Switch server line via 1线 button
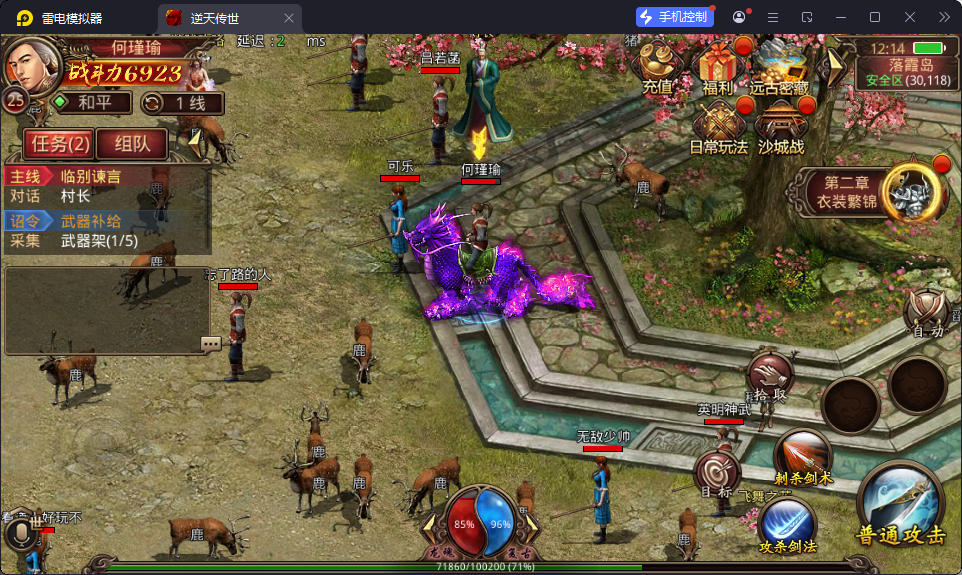962x575 pixels. click(182, 103)
